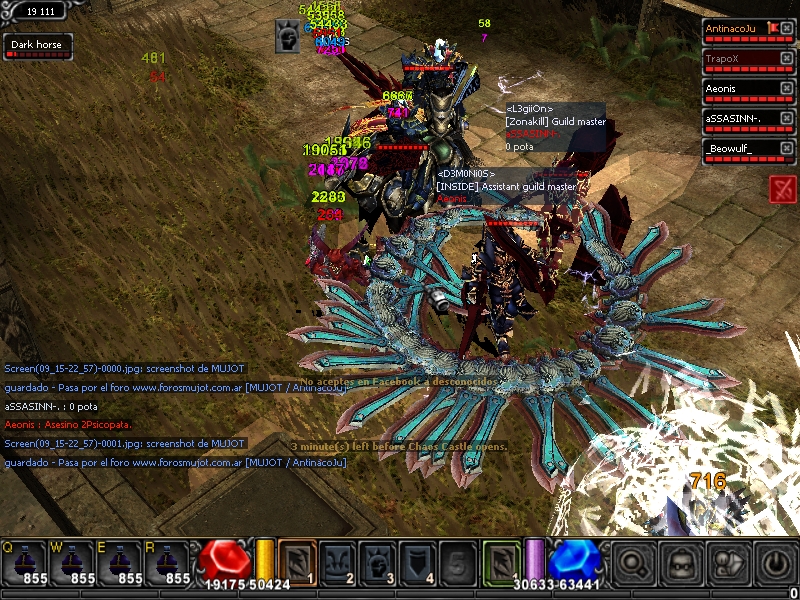Use the E potion slot
Image resolution: width=800 pixels, height=600 pixels.
(121, 562)
